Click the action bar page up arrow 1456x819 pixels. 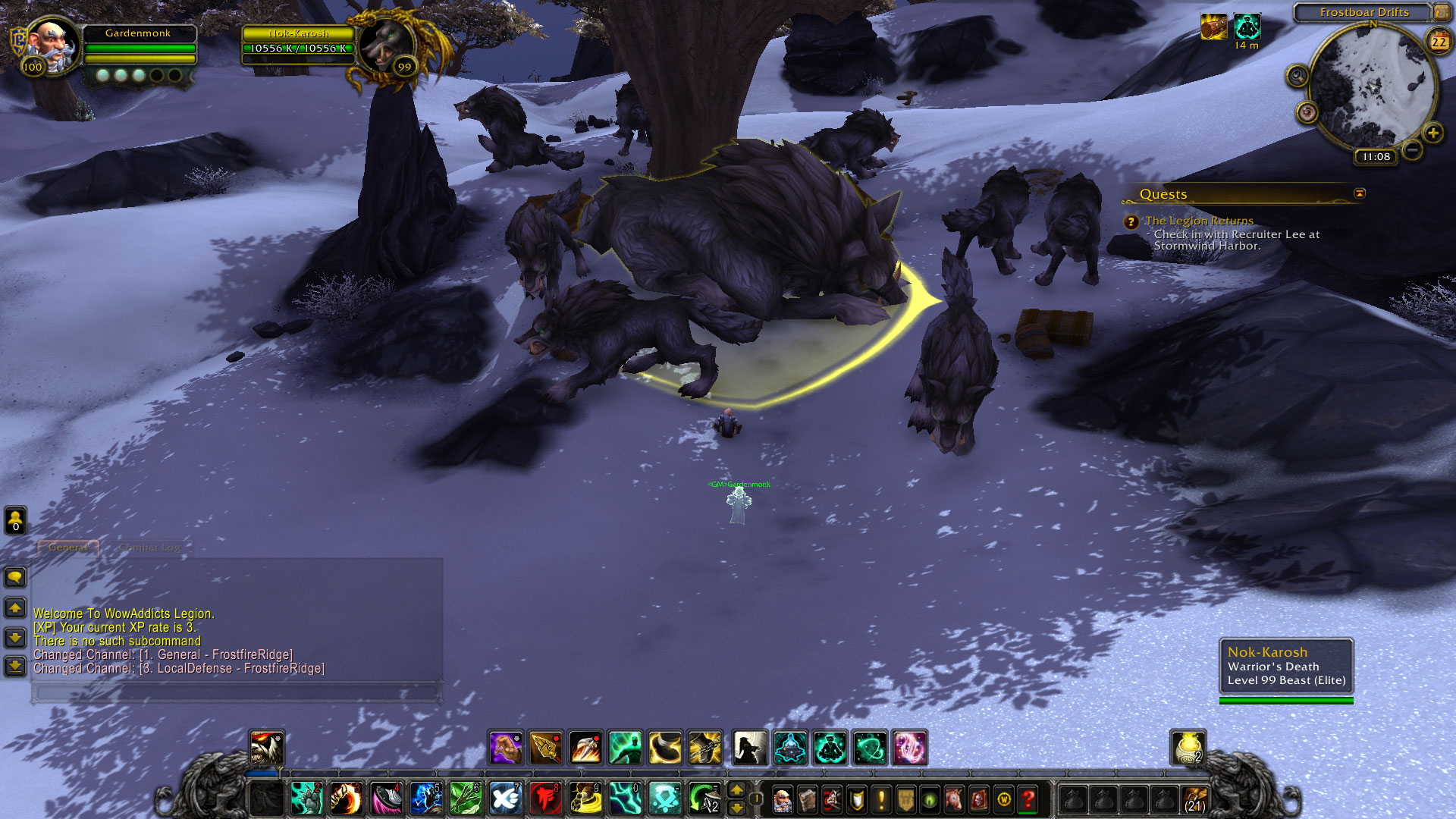(736, 790)
